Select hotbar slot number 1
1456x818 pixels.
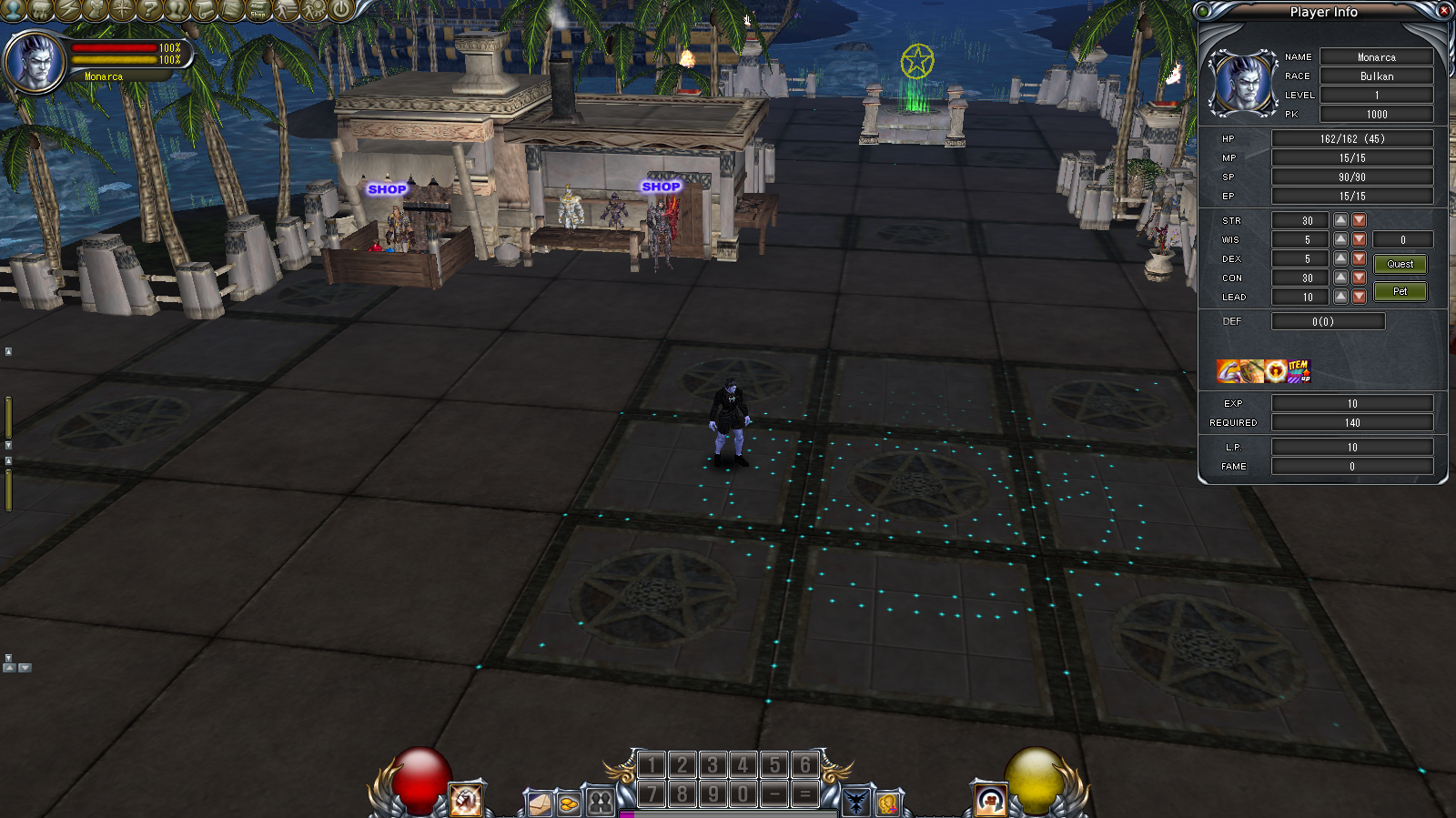[x=651, y=765]
